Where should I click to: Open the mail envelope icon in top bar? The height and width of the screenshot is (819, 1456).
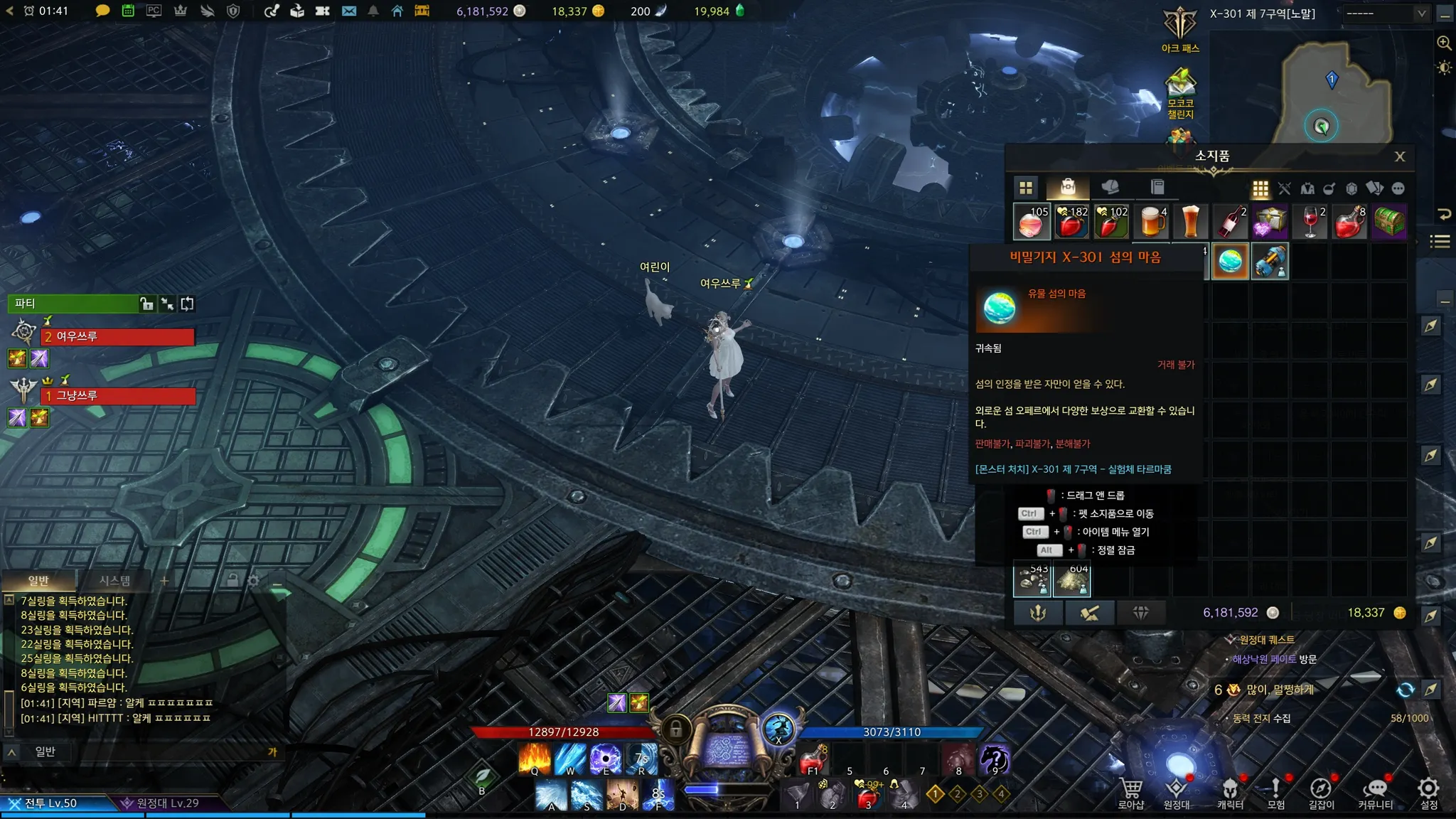[348, 11]
